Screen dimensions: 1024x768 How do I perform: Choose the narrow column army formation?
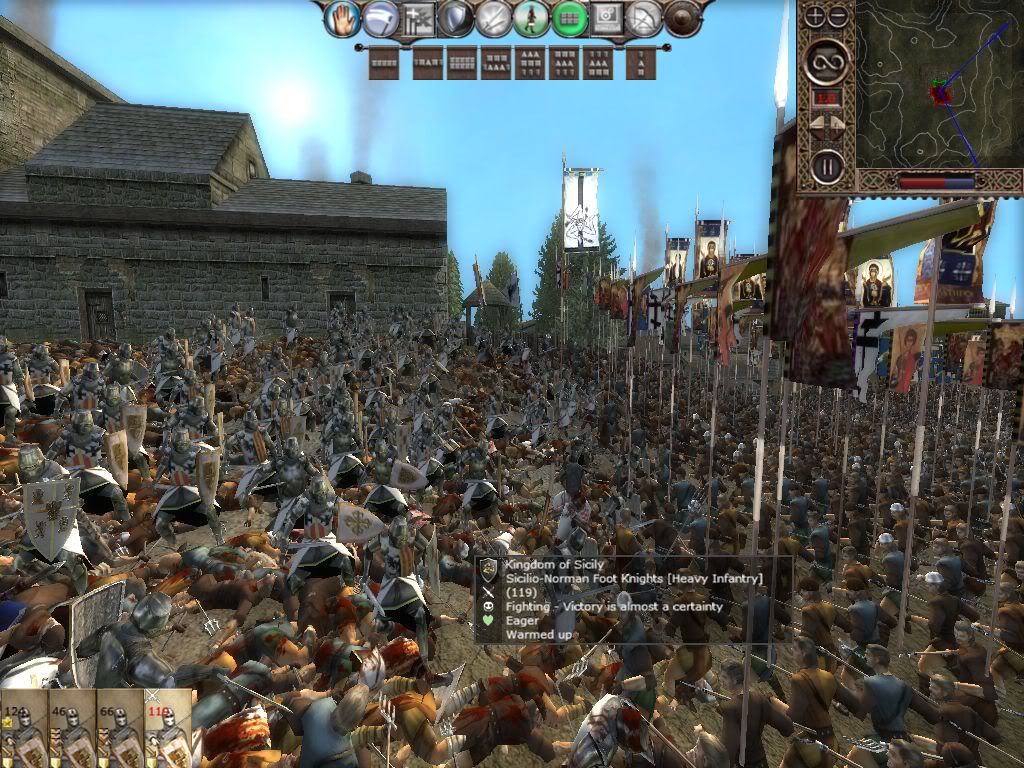pyautogui.click(x=640, y=63)
